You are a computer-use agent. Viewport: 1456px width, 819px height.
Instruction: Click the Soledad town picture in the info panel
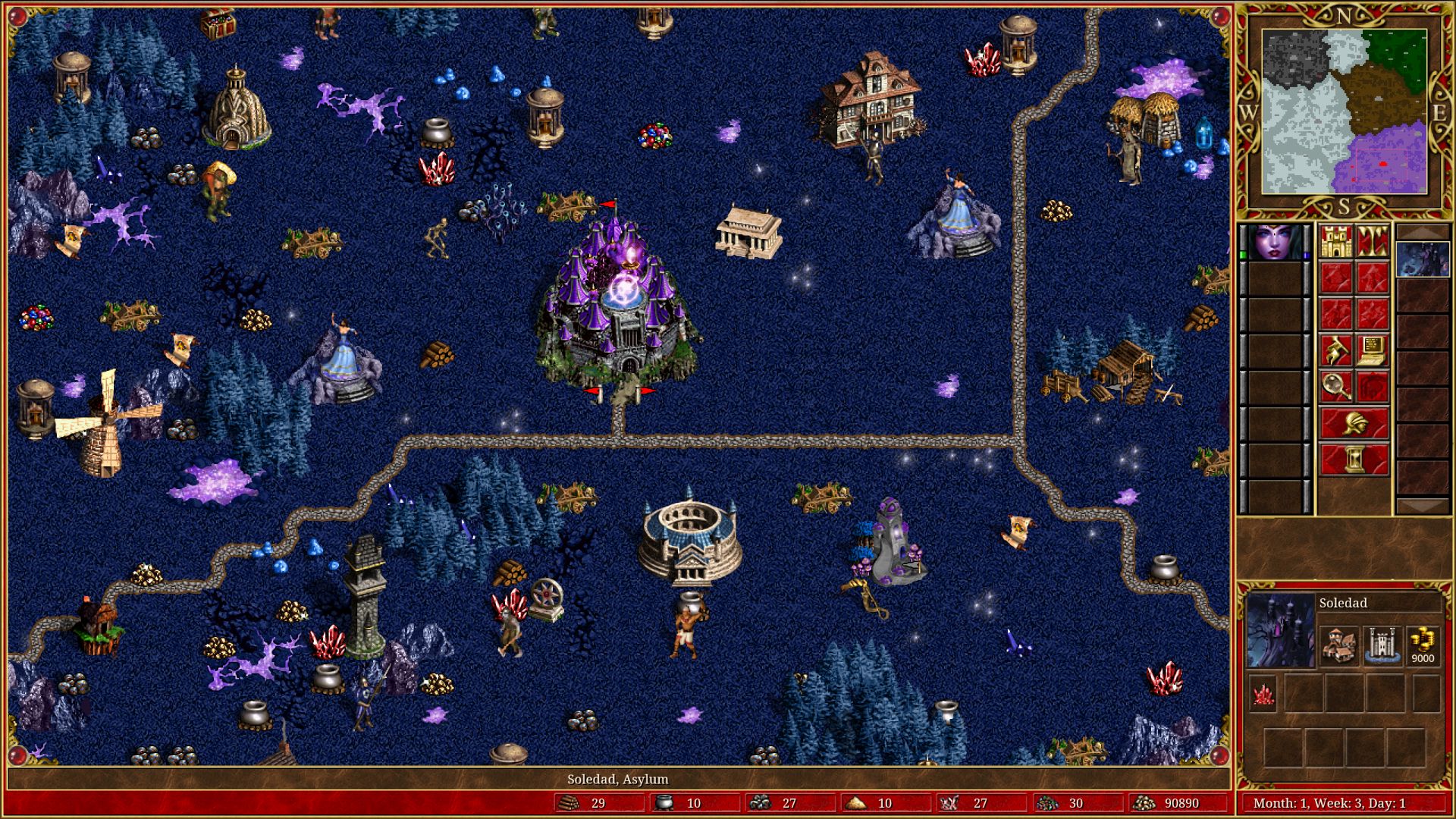pyautogui.click(x=1281, y=631)
